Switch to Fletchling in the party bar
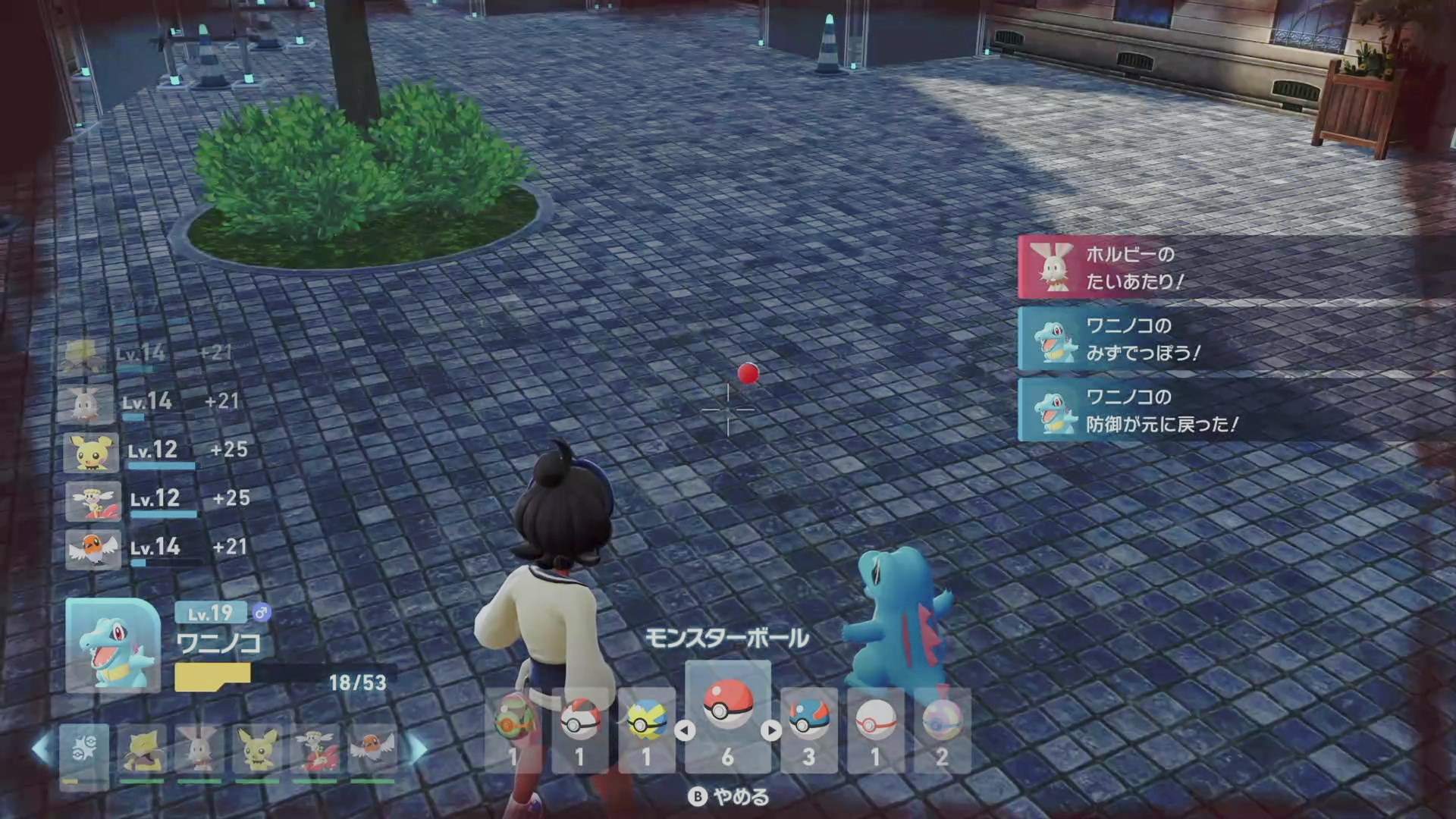1456x819 pixels. (373, 750)
